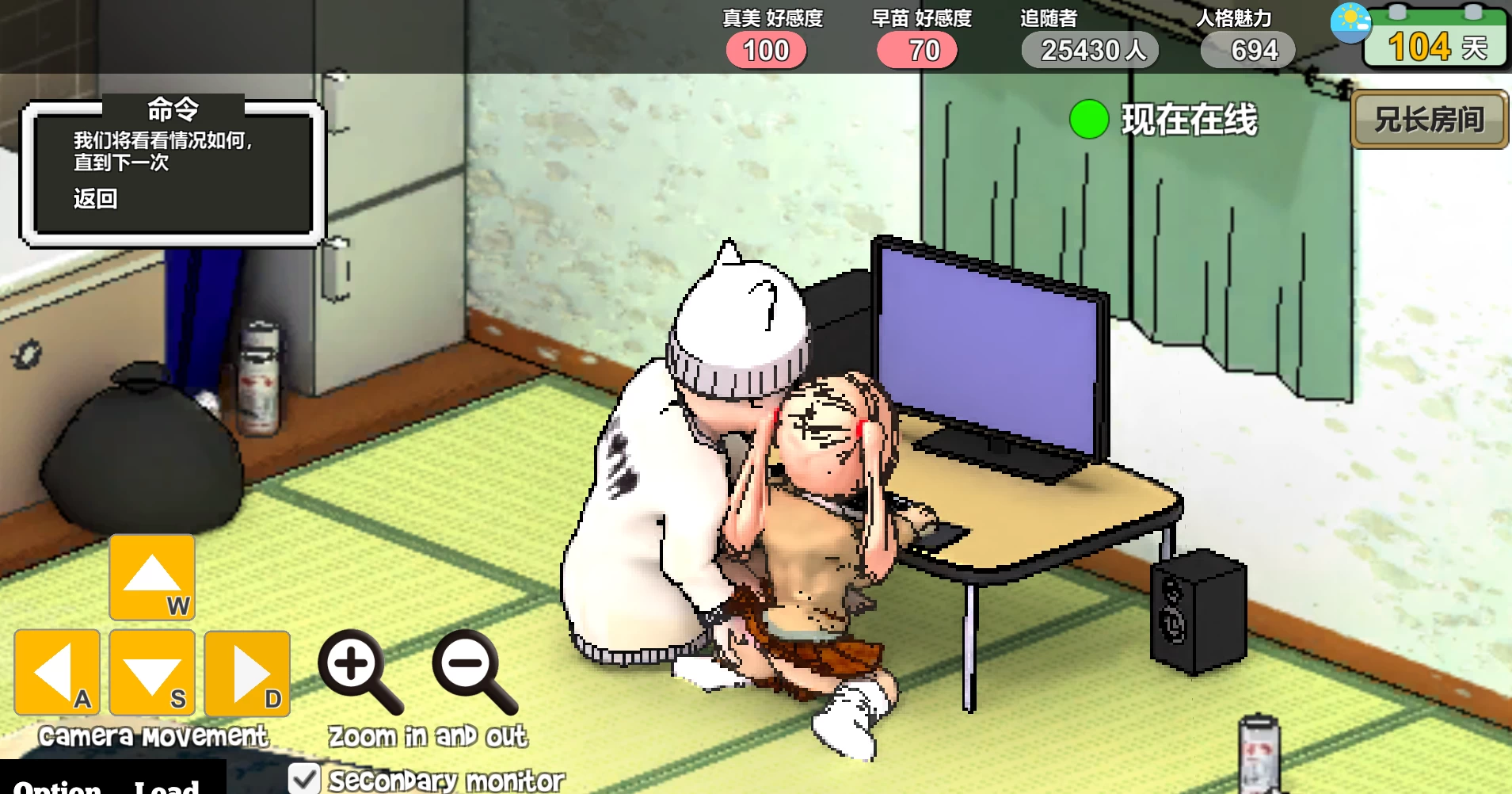Select the 追随者 25430人 follower counter
Screen dimensions: 1512x794
(x=1090, y=49)
